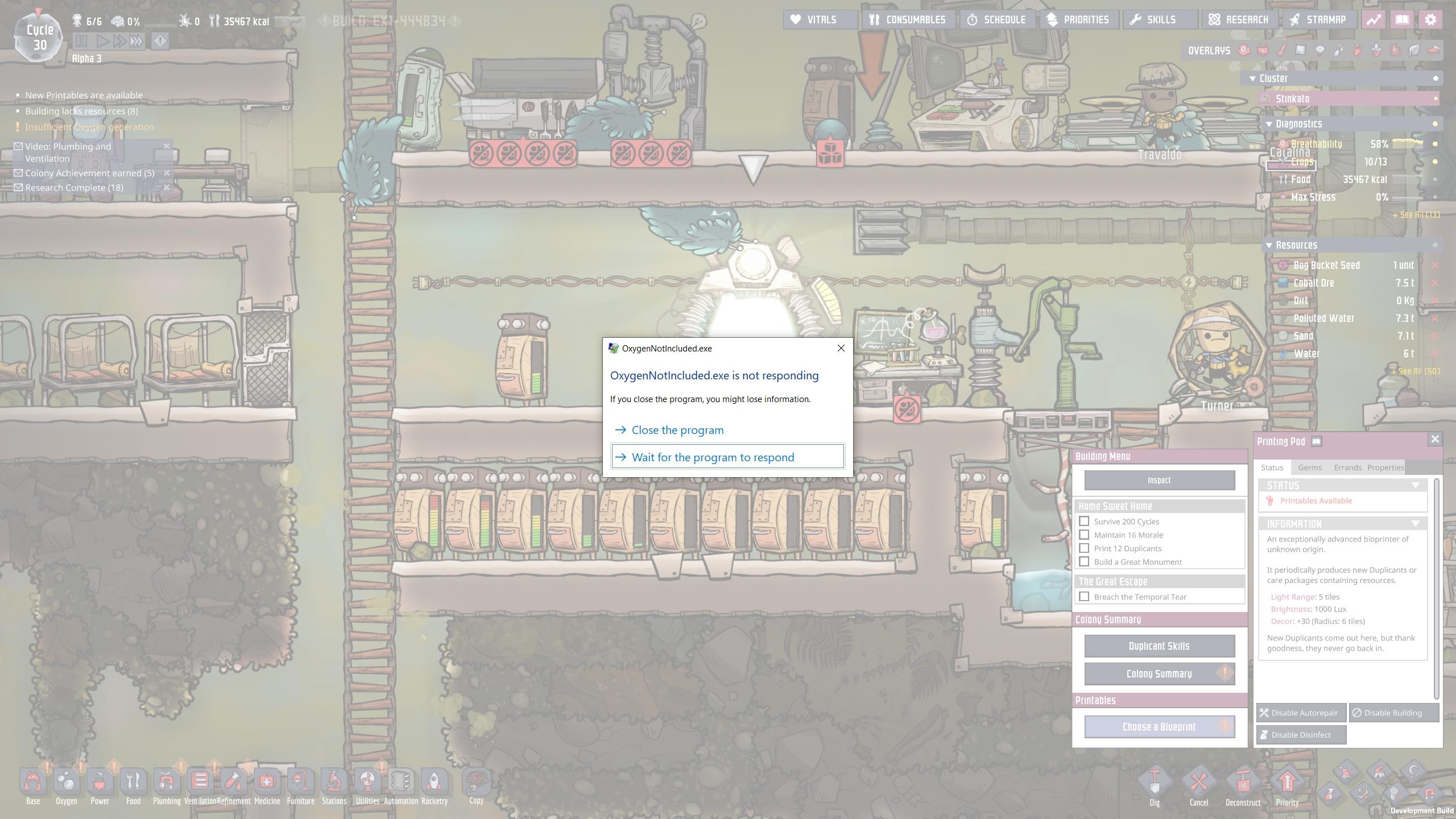
Task: Collapse the Resources panel
Action: [1269, 245]
